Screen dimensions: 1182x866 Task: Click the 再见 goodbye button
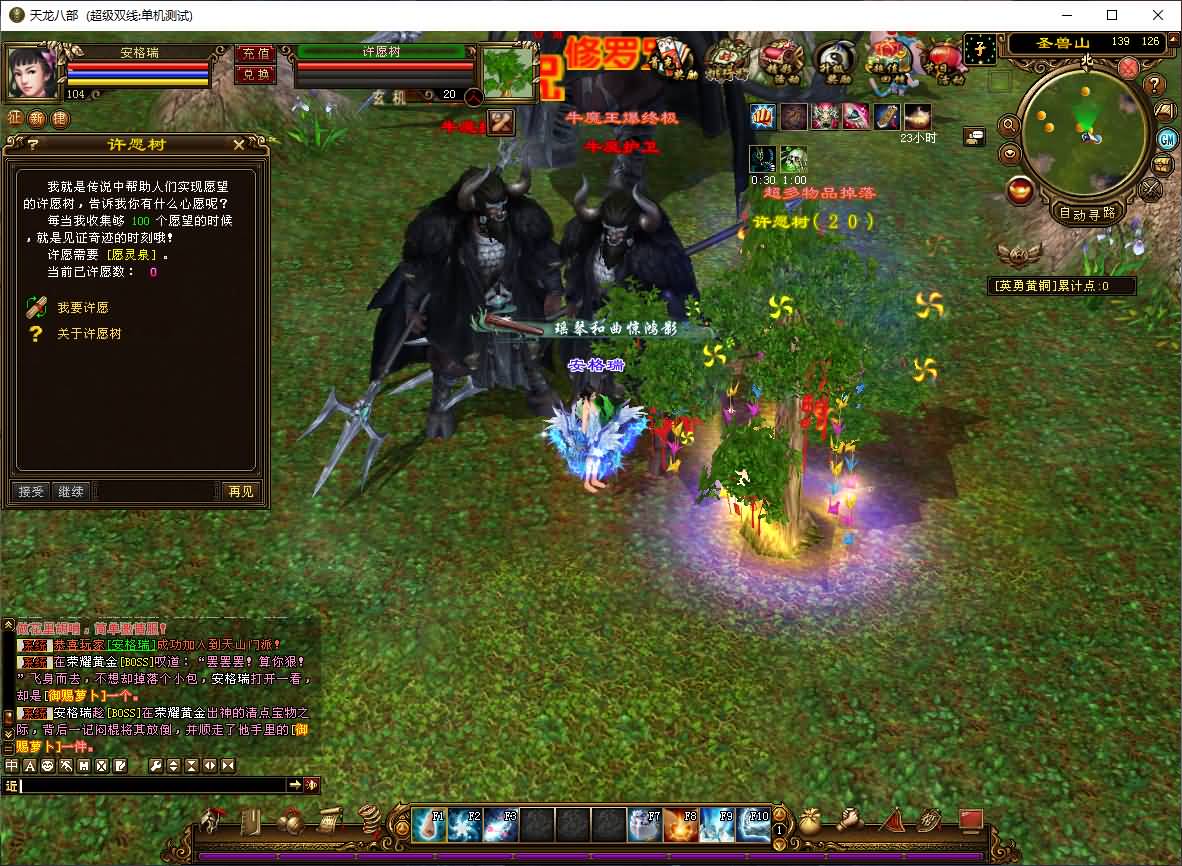(x=240, y=491)
